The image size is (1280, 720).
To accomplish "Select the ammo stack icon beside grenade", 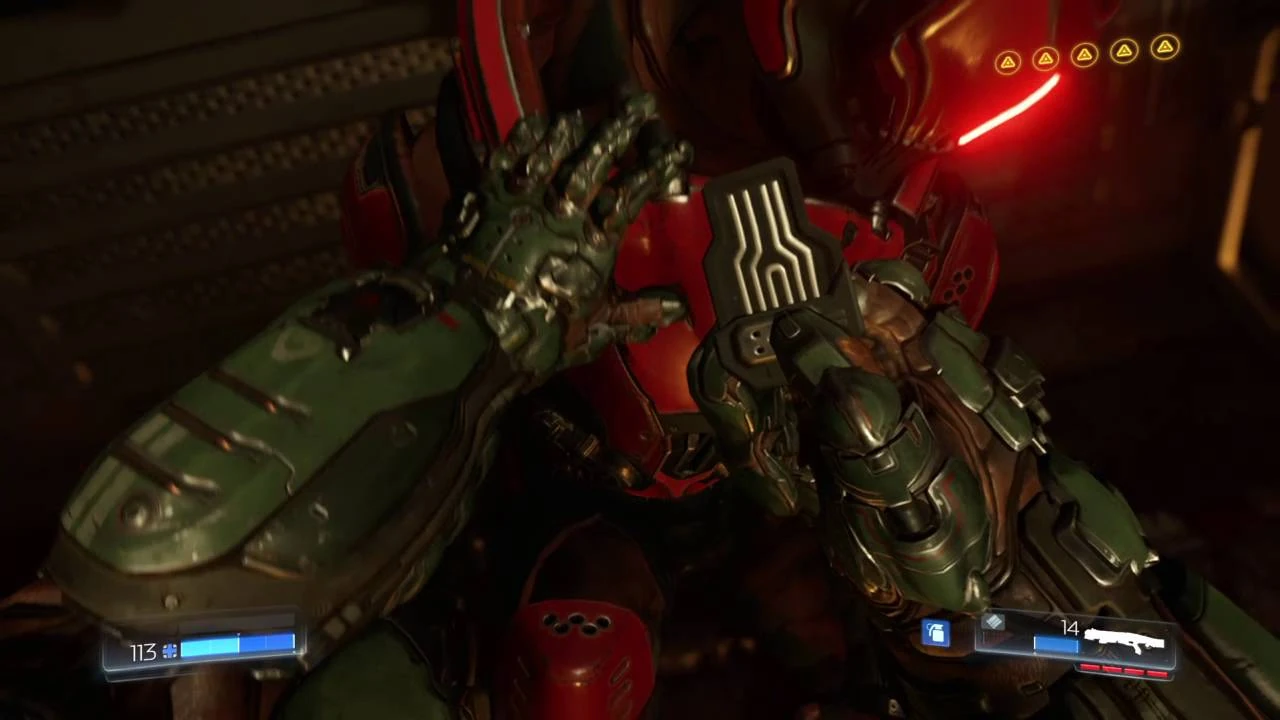I will coord(993,624).
